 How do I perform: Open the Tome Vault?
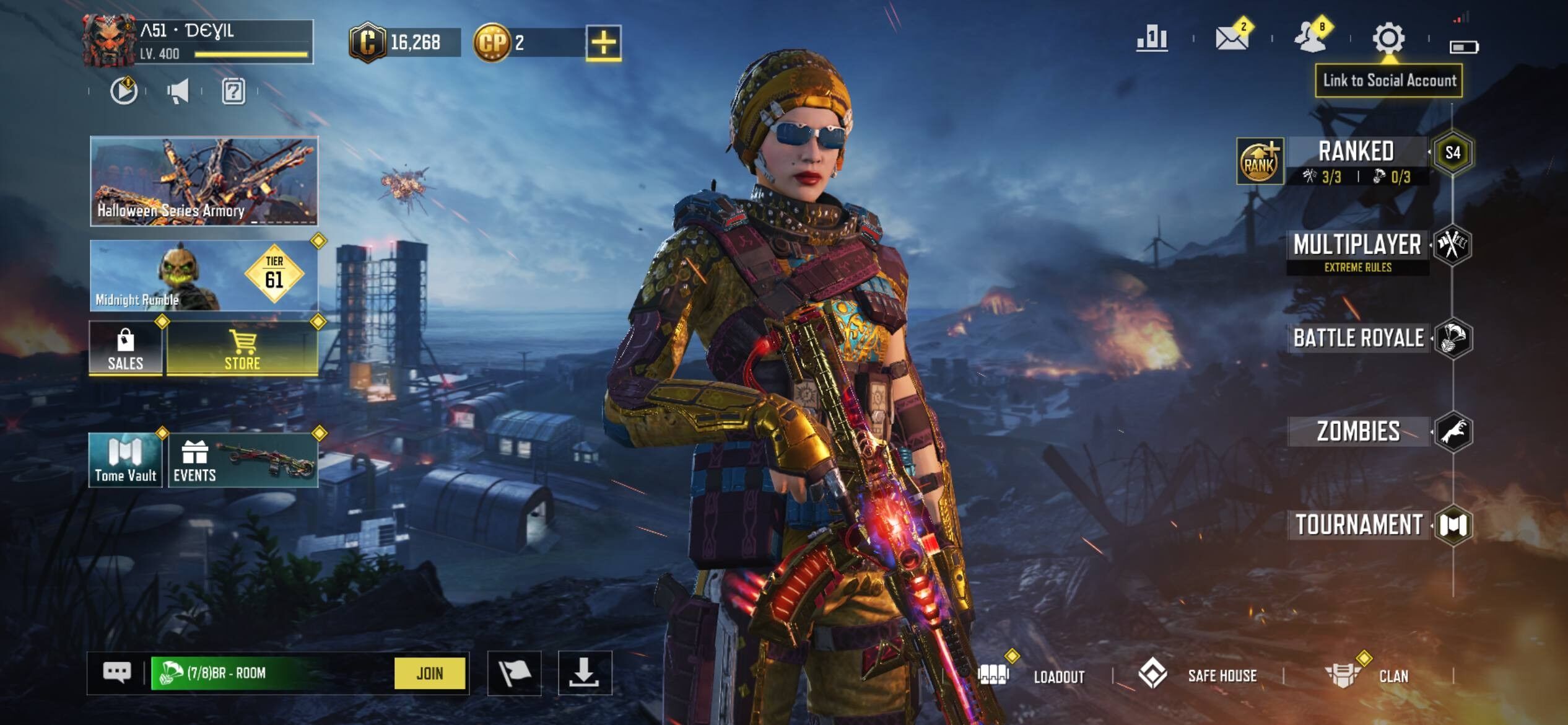(126, 460)
